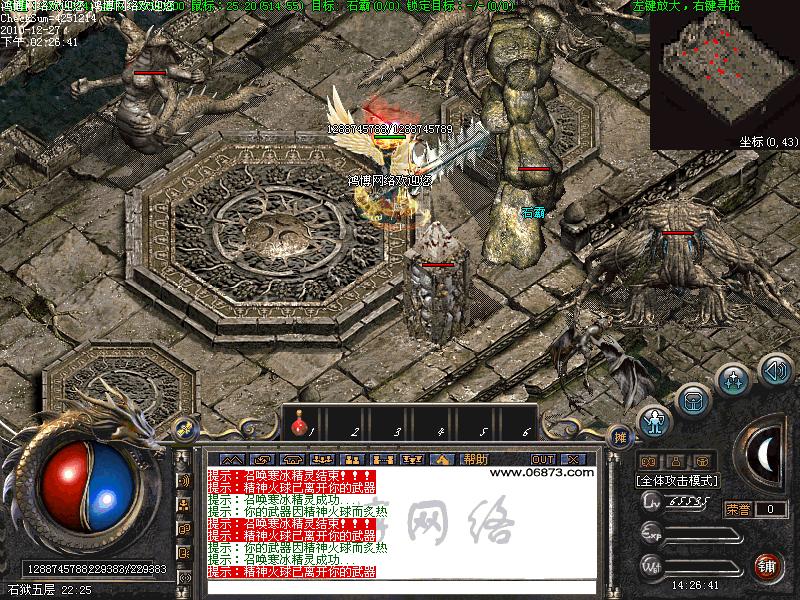800x600 pixels.
Task: Switch the 全体攻击模式 attack mode label
Action: 677,480
